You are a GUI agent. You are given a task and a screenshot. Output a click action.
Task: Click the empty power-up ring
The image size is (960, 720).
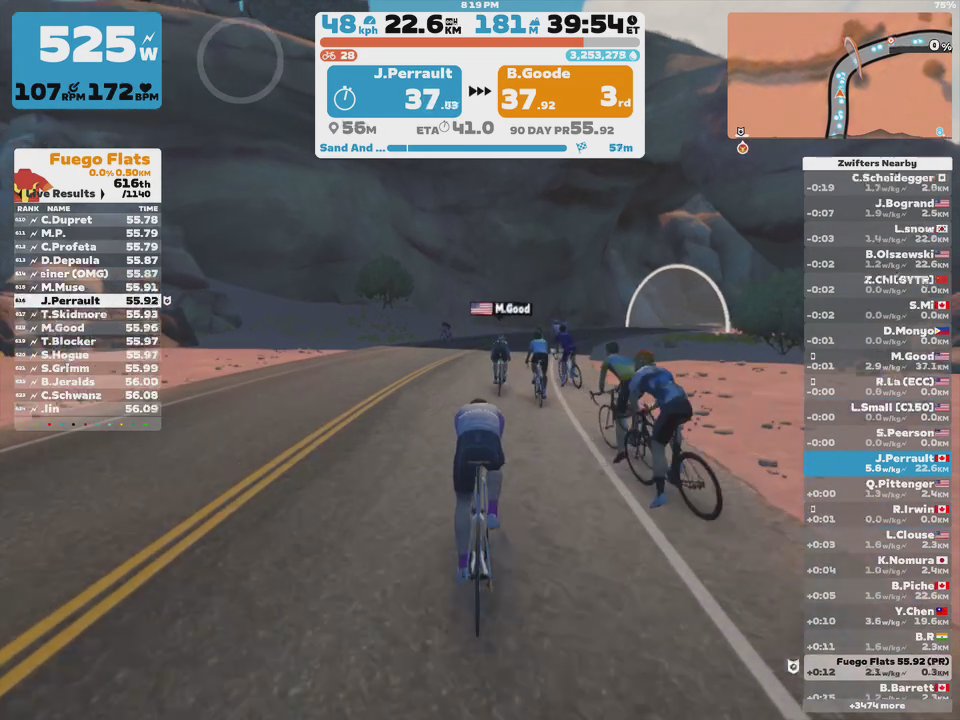(x=240, y=60)
